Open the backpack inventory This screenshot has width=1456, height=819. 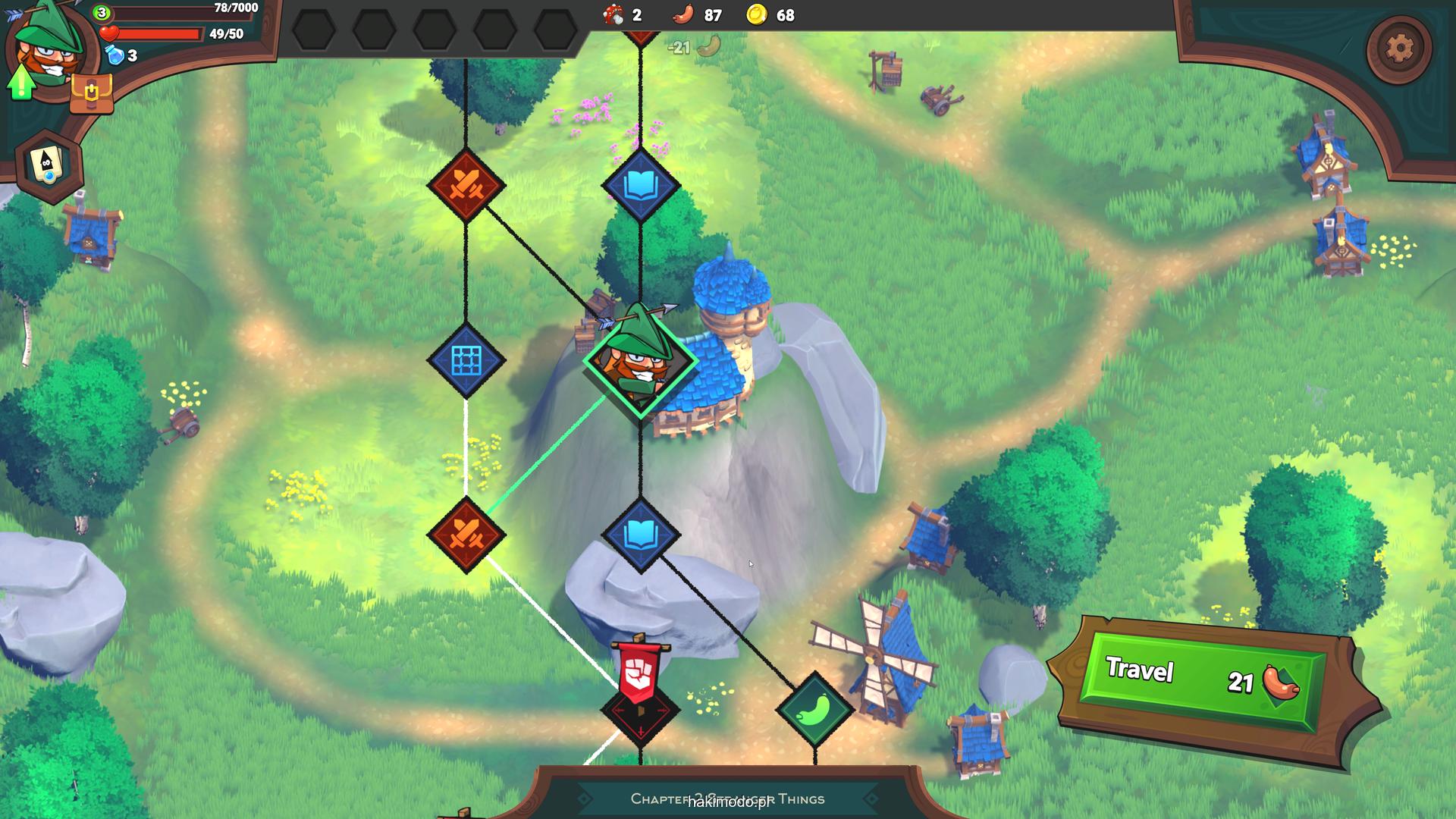(x=91, y=94)
